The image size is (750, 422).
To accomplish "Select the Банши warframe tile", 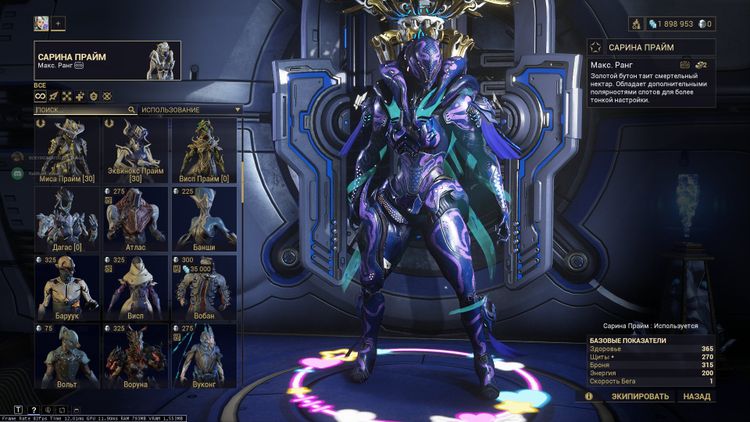I will (x=205, y=218).
